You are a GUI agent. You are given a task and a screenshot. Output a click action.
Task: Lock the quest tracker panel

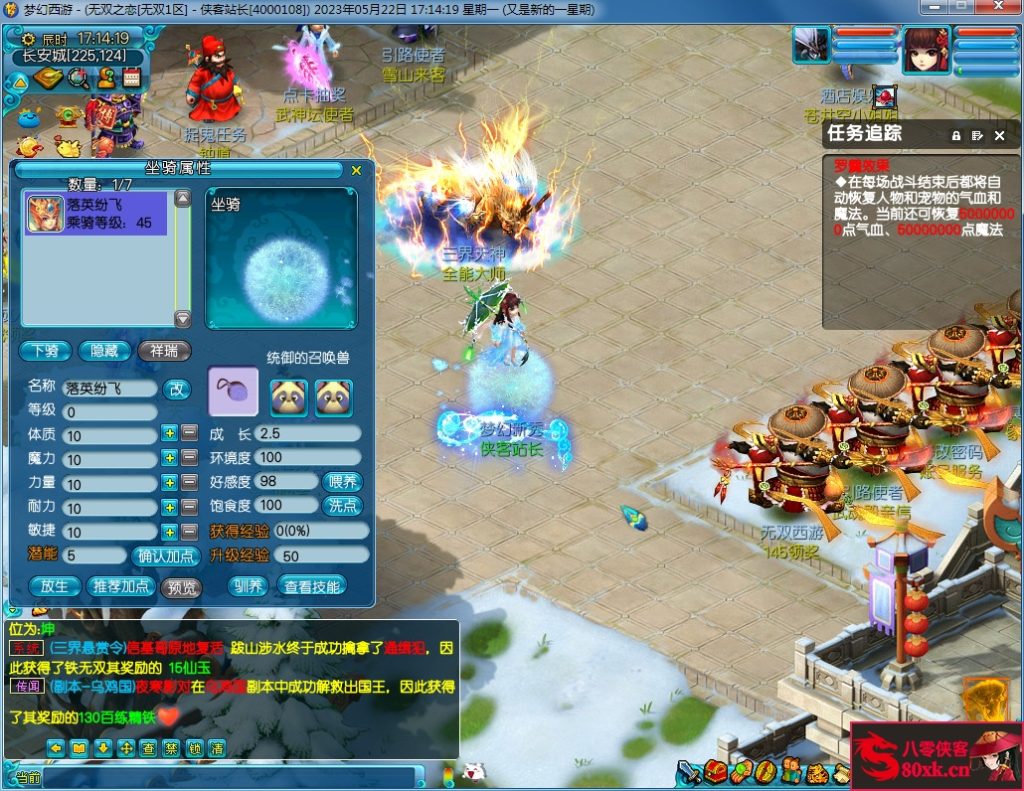tap(956, 135)
